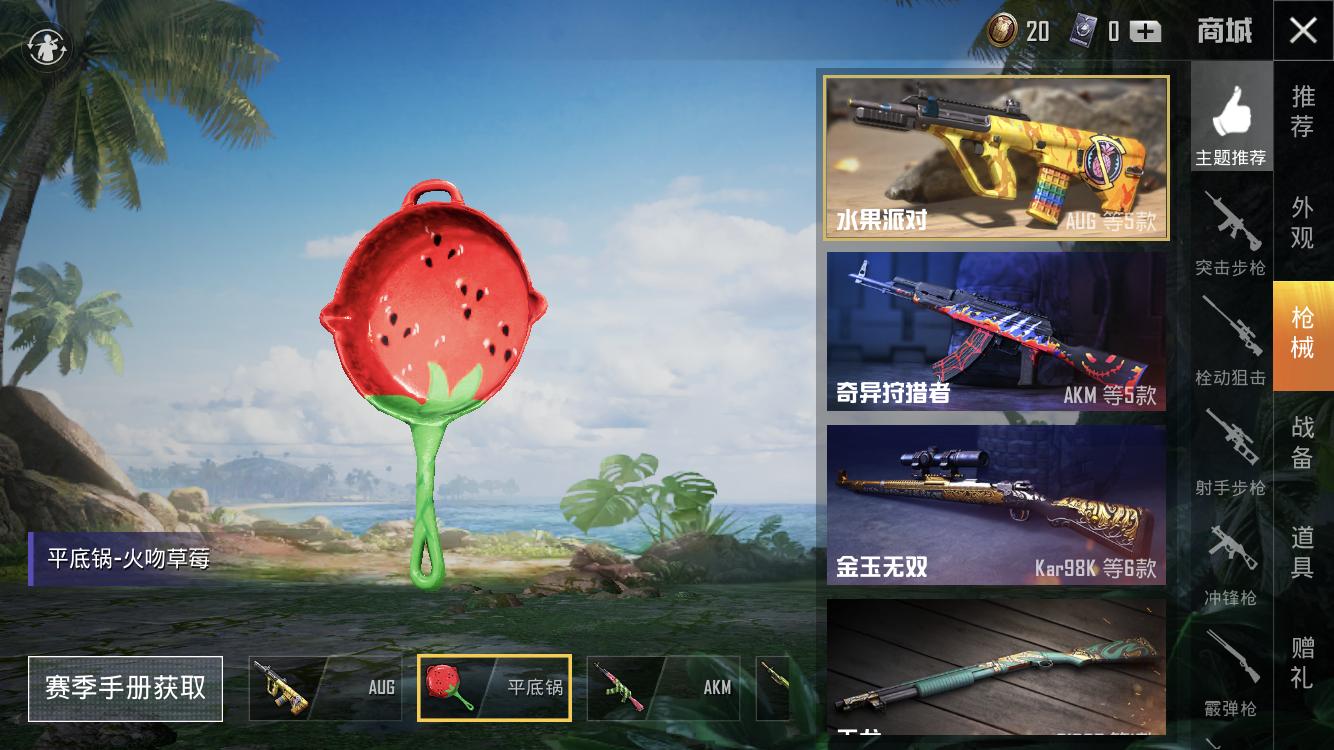This screenshot has height=750, width=1334.
Task: Open the 道具 tab
Action: coord(1305,555)
